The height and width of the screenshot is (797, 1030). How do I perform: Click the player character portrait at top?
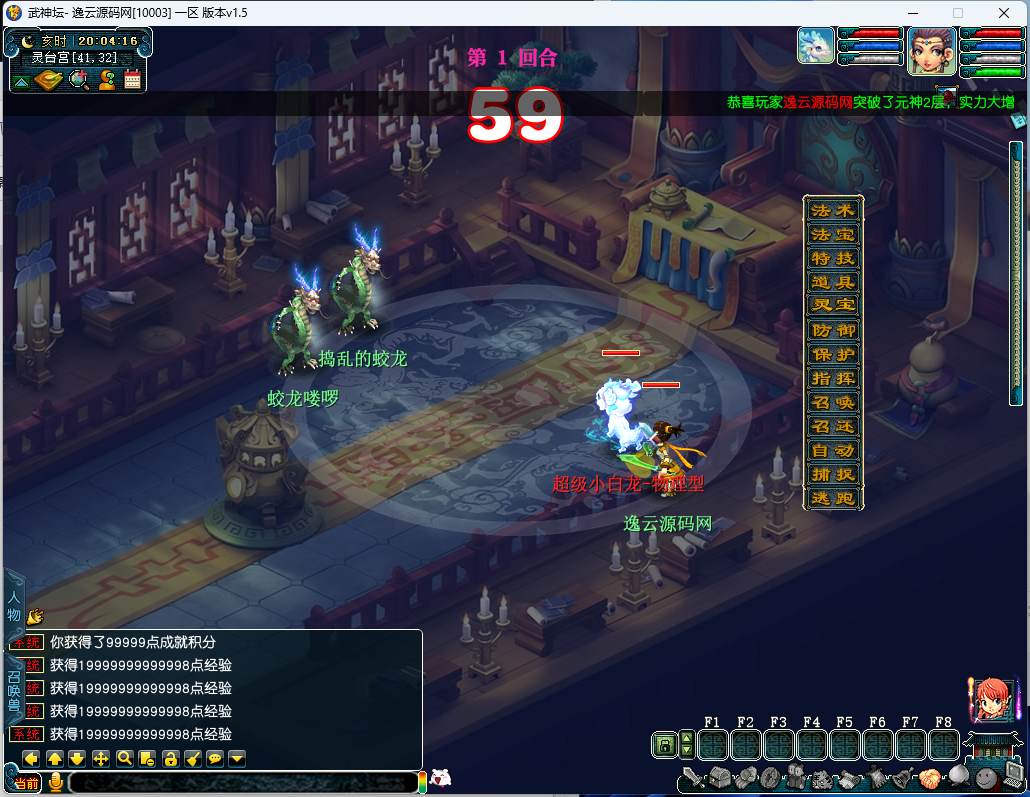click(x=931, y=50)
